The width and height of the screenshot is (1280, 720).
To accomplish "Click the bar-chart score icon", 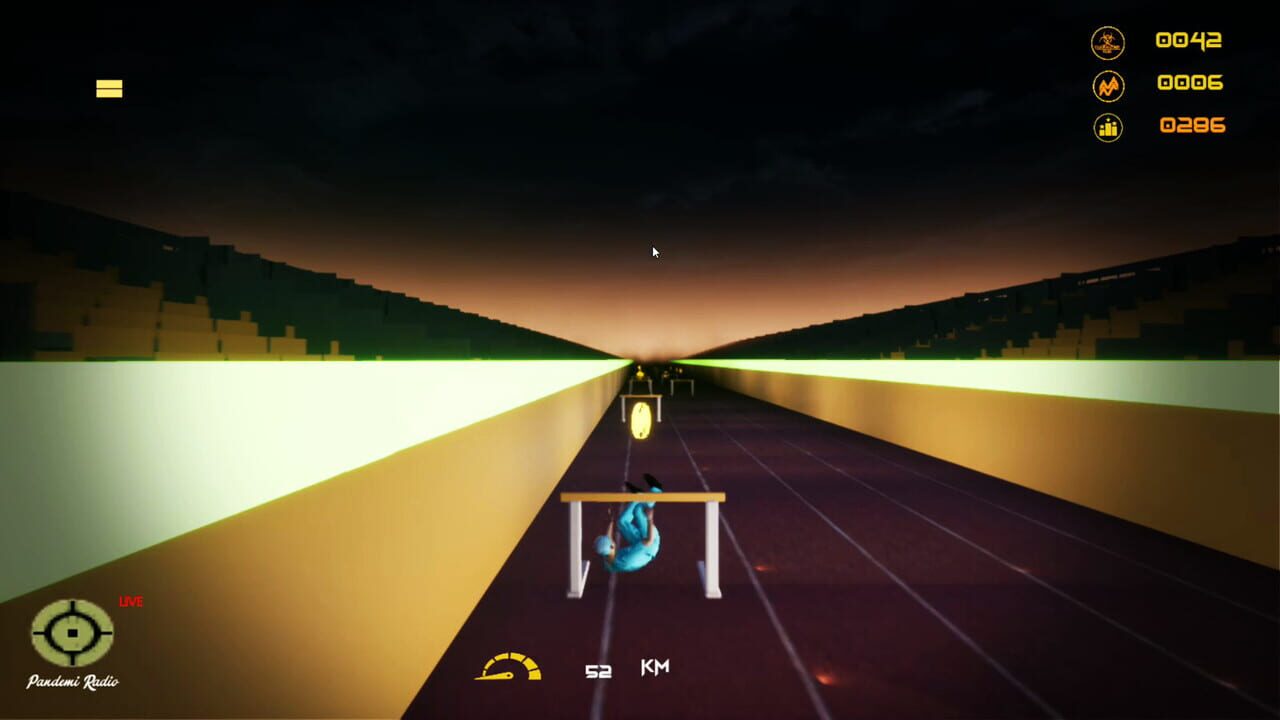I will [1109, 128].
